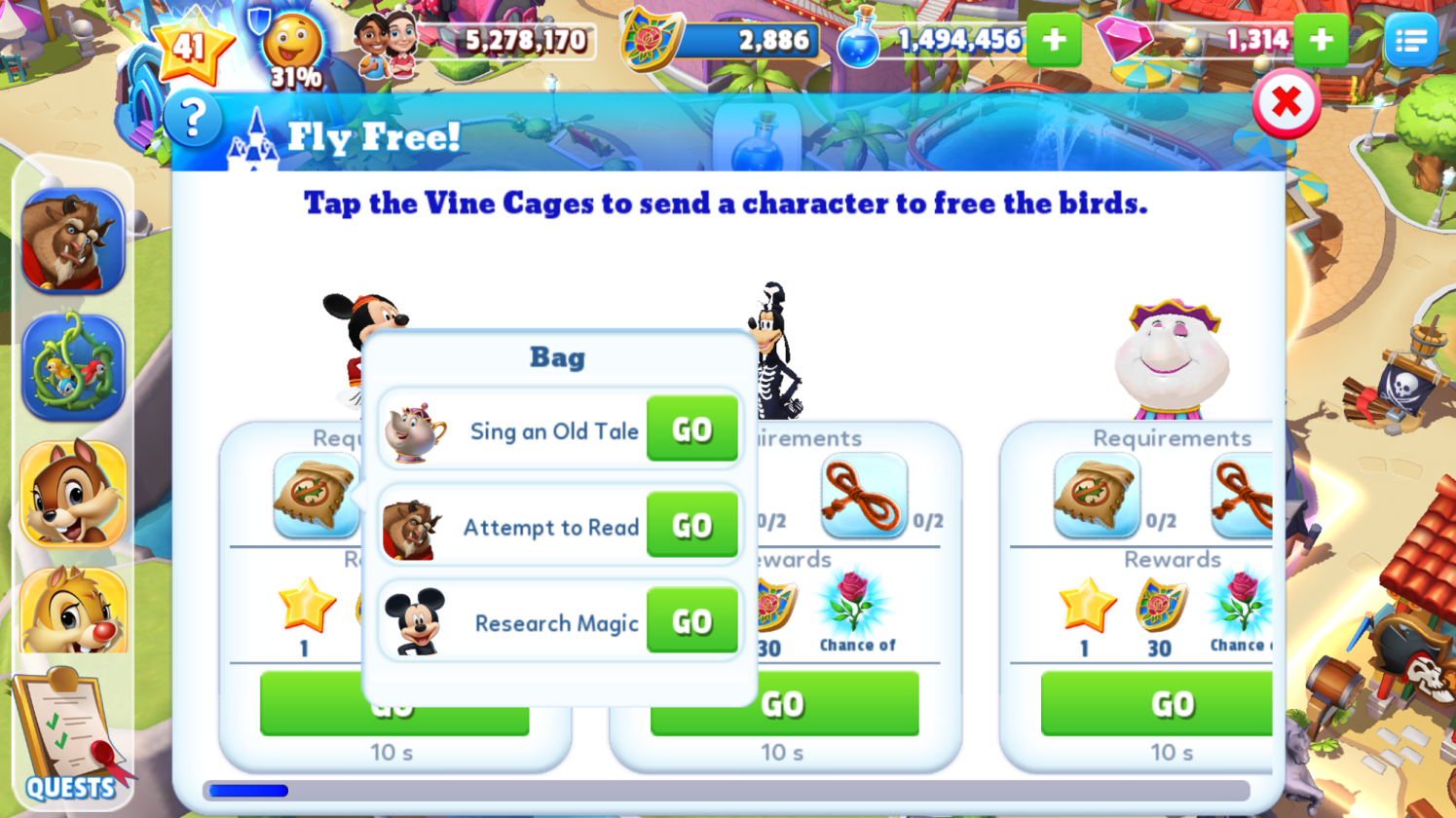Close the Fly Free! event panel
The height and width of the screenshot is (818, 1456).
tap(1286, 102)
